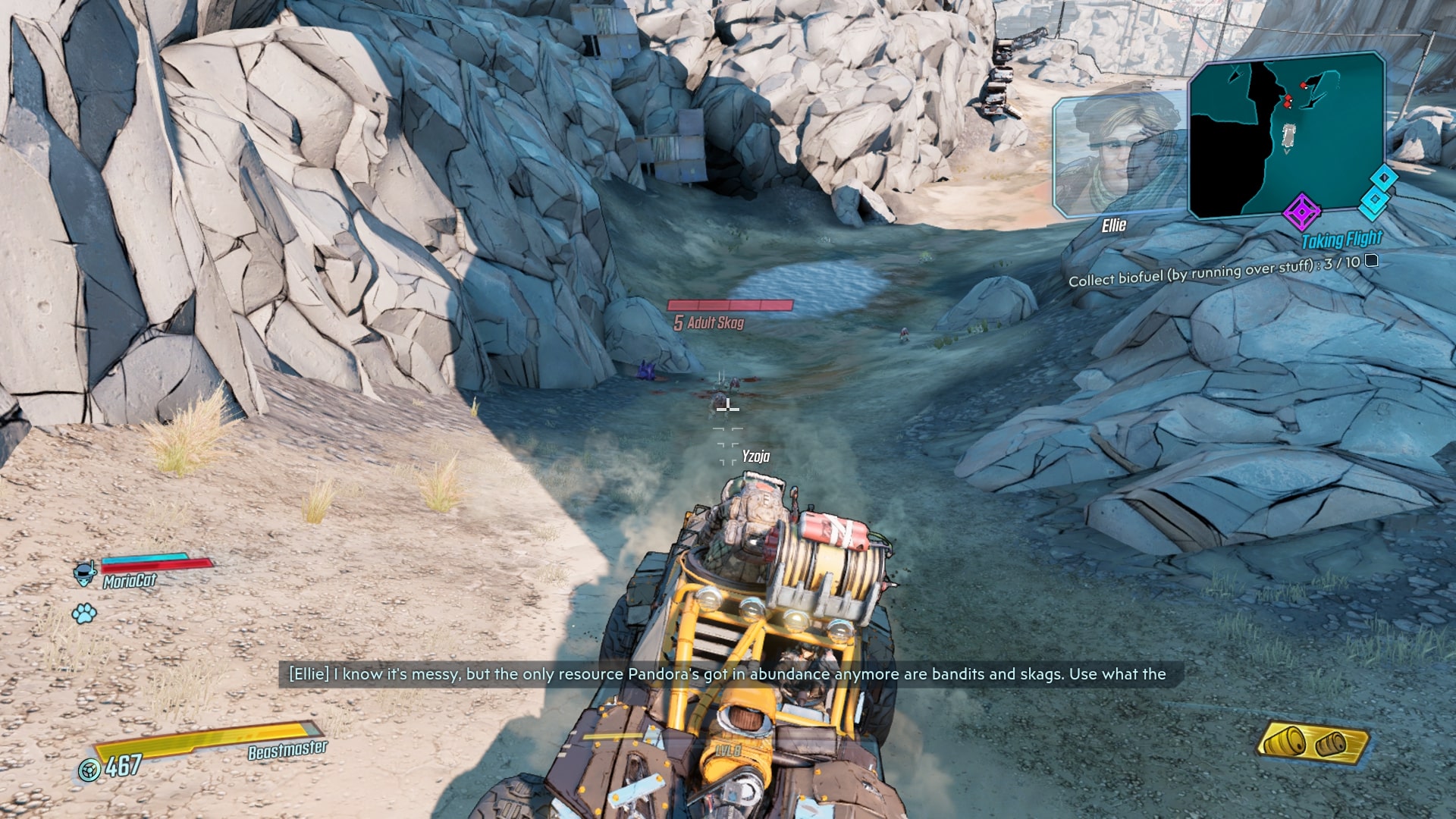Image resolution: width=1456 pixels, height=819 pixels.
Task: Select the purple diamond mission marker
Action: tap(1301, 212)
